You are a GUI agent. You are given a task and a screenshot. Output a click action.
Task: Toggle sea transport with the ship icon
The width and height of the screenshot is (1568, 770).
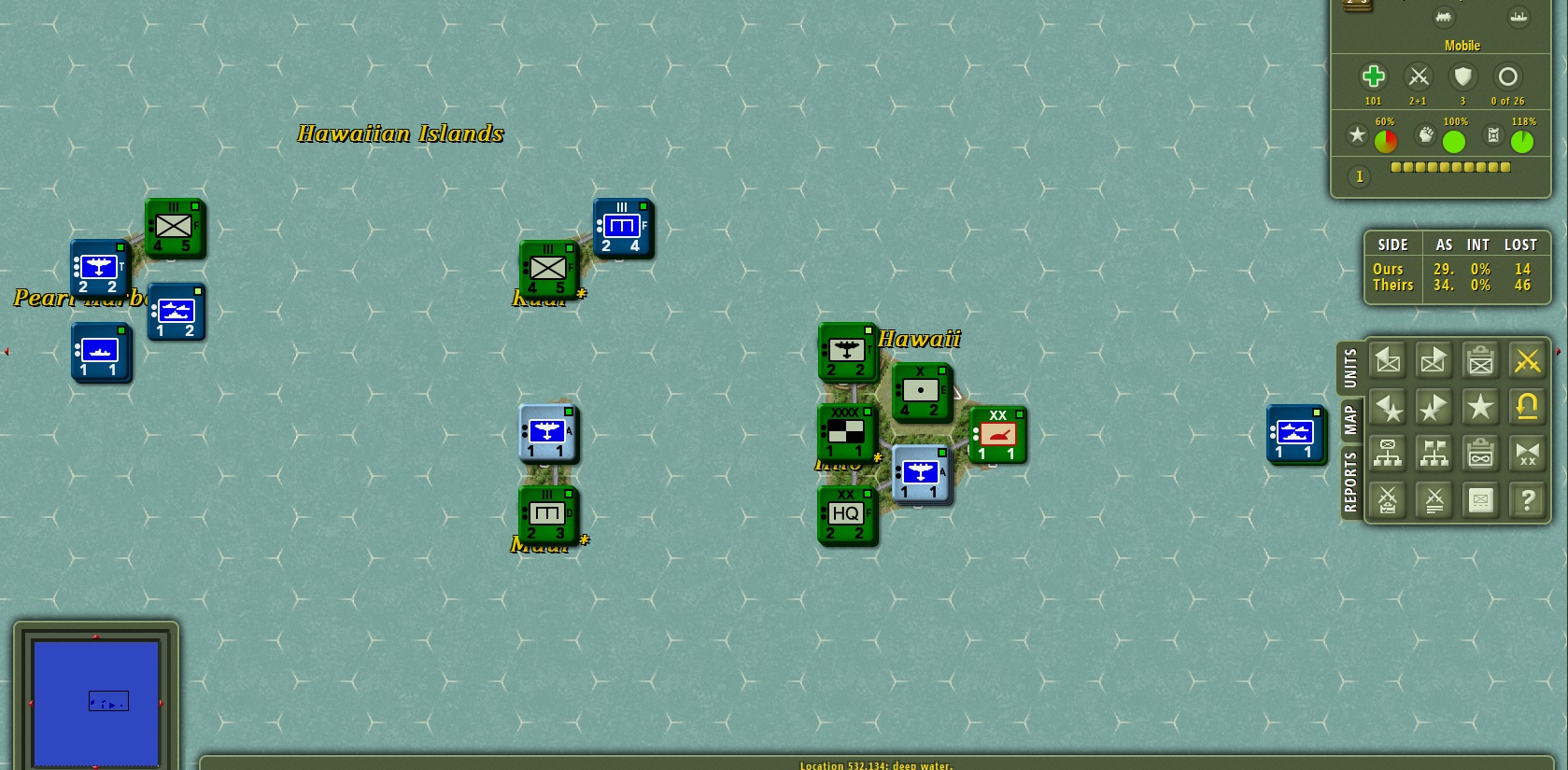click(x=1519, y=17)
